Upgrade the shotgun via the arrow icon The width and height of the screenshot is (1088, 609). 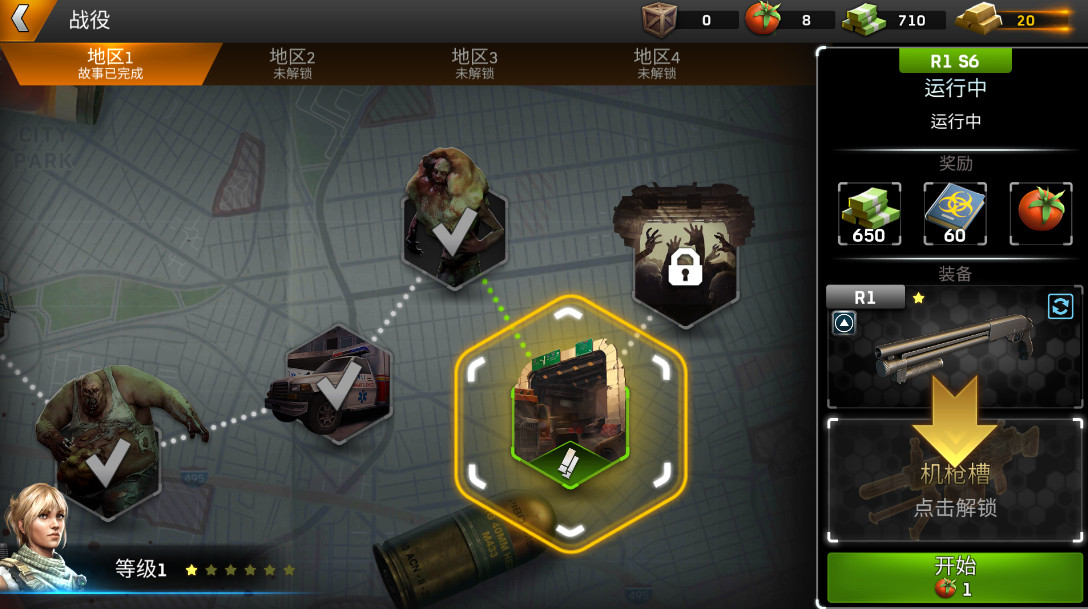click(844, 323)
